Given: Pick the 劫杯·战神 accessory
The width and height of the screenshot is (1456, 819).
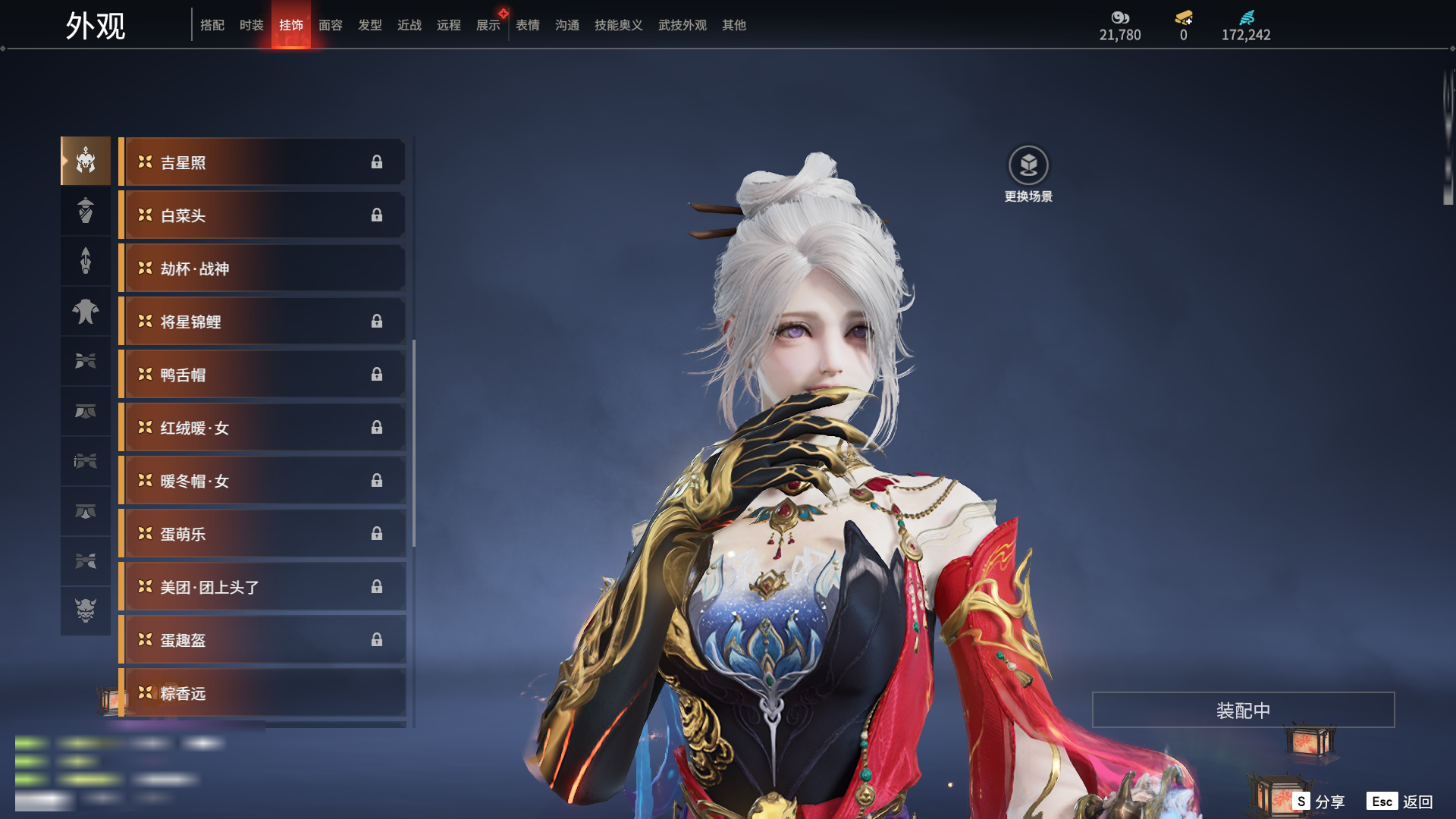Looking at the screenshot, I should click(262, 268).
